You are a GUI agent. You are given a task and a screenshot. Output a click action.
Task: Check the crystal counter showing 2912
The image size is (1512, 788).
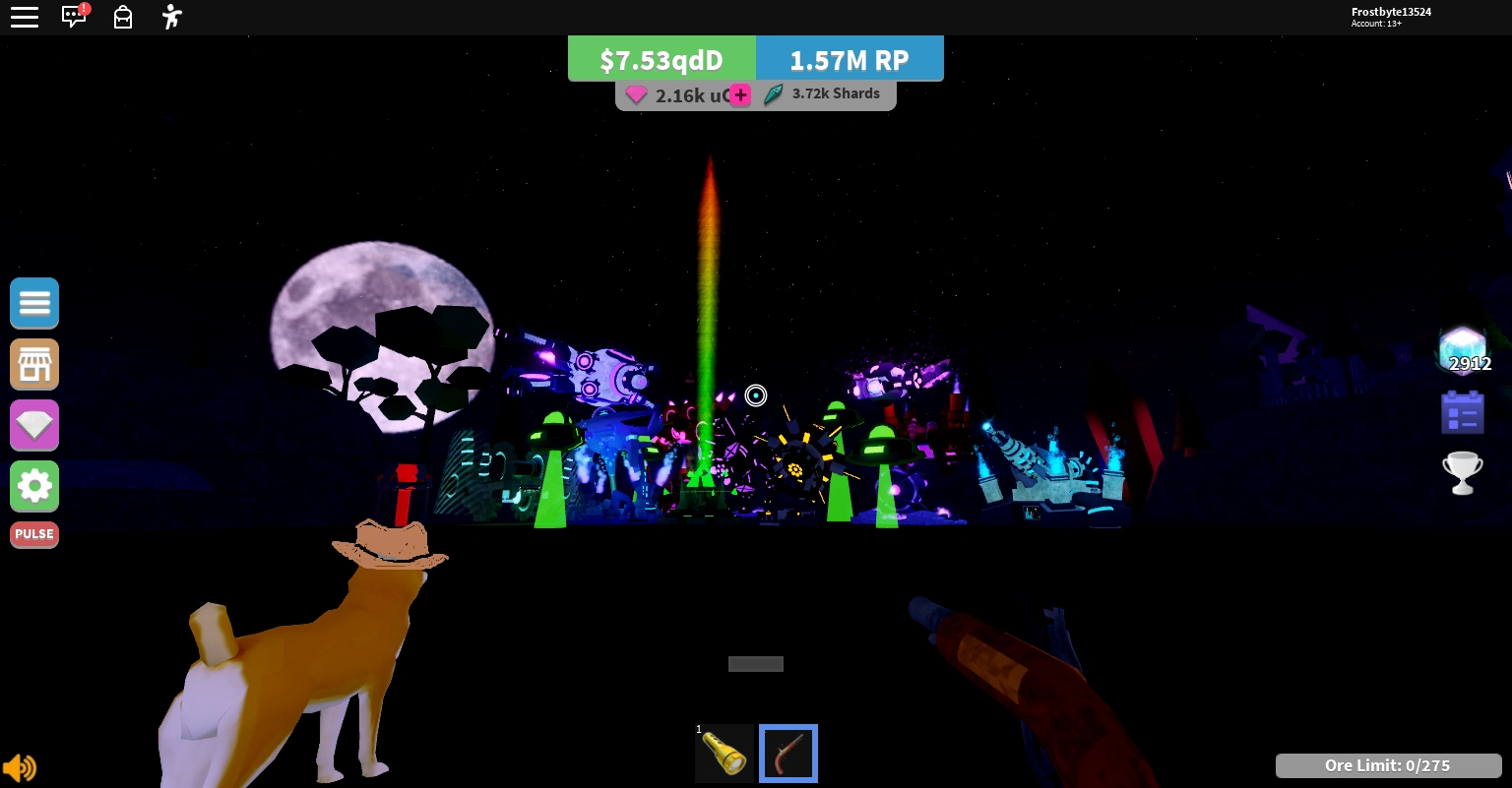[1463, 351]
